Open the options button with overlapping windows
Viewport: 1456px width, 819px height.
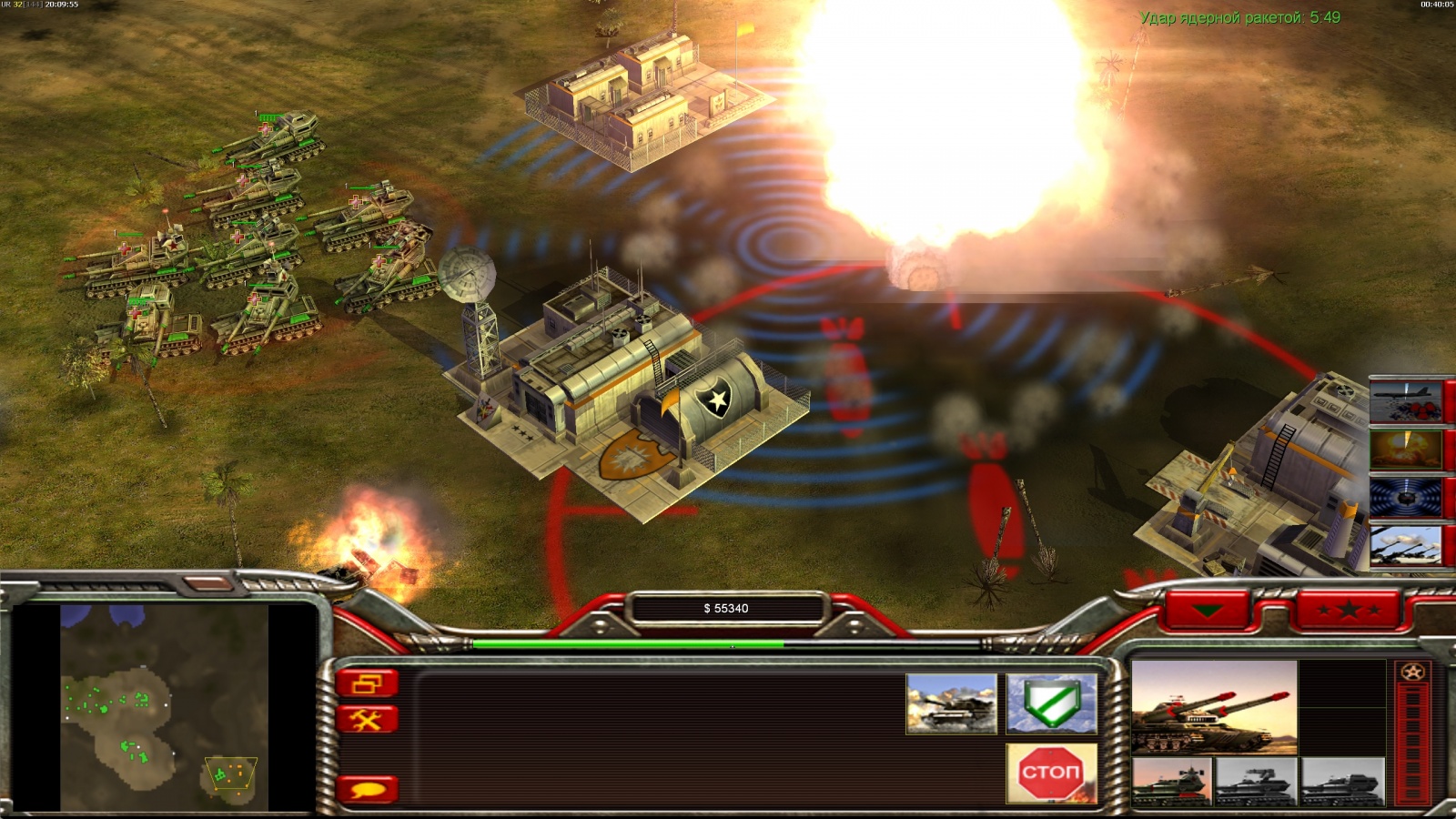368,682
